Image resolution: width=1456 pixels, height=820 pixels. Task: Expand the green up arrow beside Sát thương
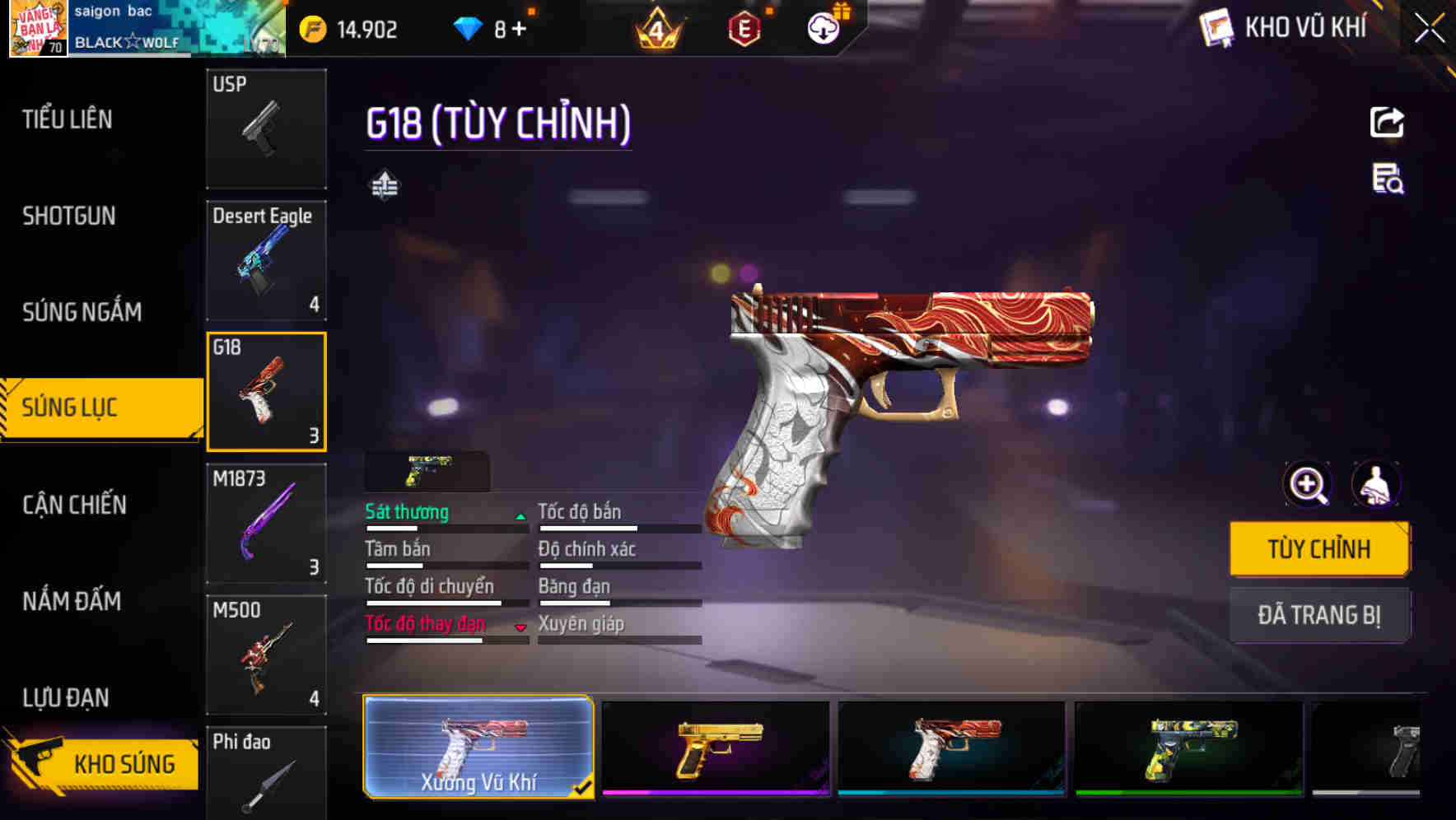(520, 516)
